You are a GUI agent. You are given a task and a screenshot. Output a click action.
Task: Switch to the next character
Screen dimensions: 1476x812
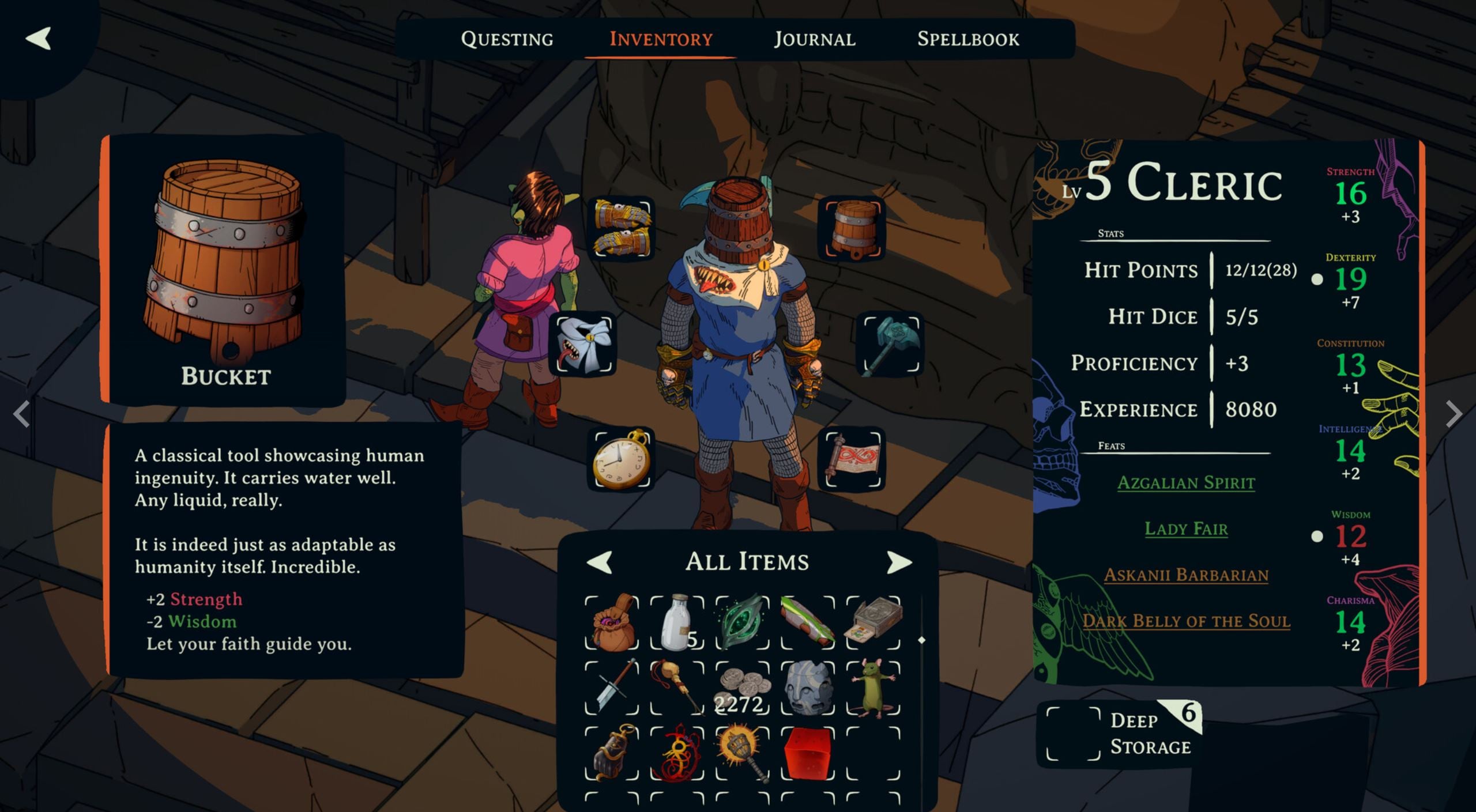click(x=1454, y=413)
